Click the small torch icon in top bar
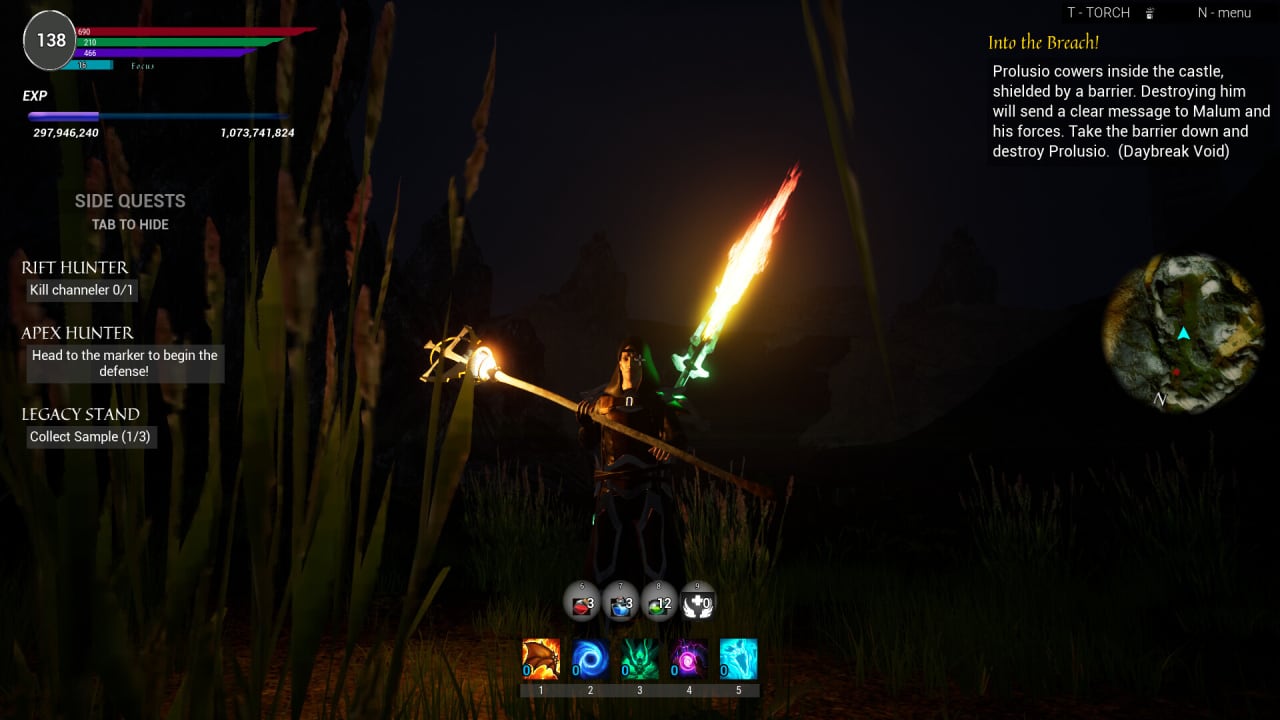Image resolution: width=1280 pixels, height=720 pixels. click(1150, 13)
